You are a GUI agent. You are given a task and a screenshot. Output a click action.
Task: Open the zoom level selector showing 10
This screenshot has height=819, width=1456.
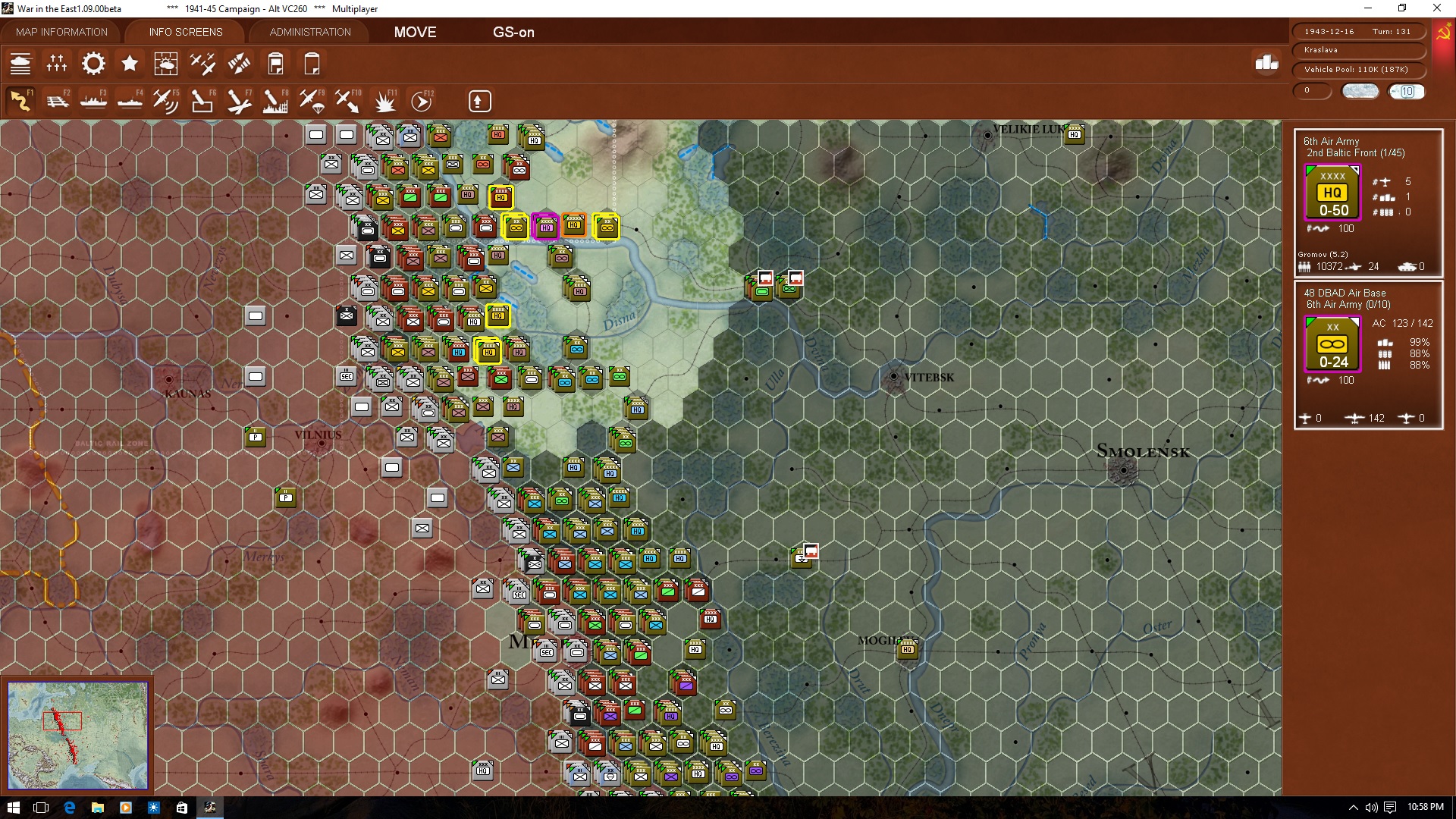coord(1407,91)
